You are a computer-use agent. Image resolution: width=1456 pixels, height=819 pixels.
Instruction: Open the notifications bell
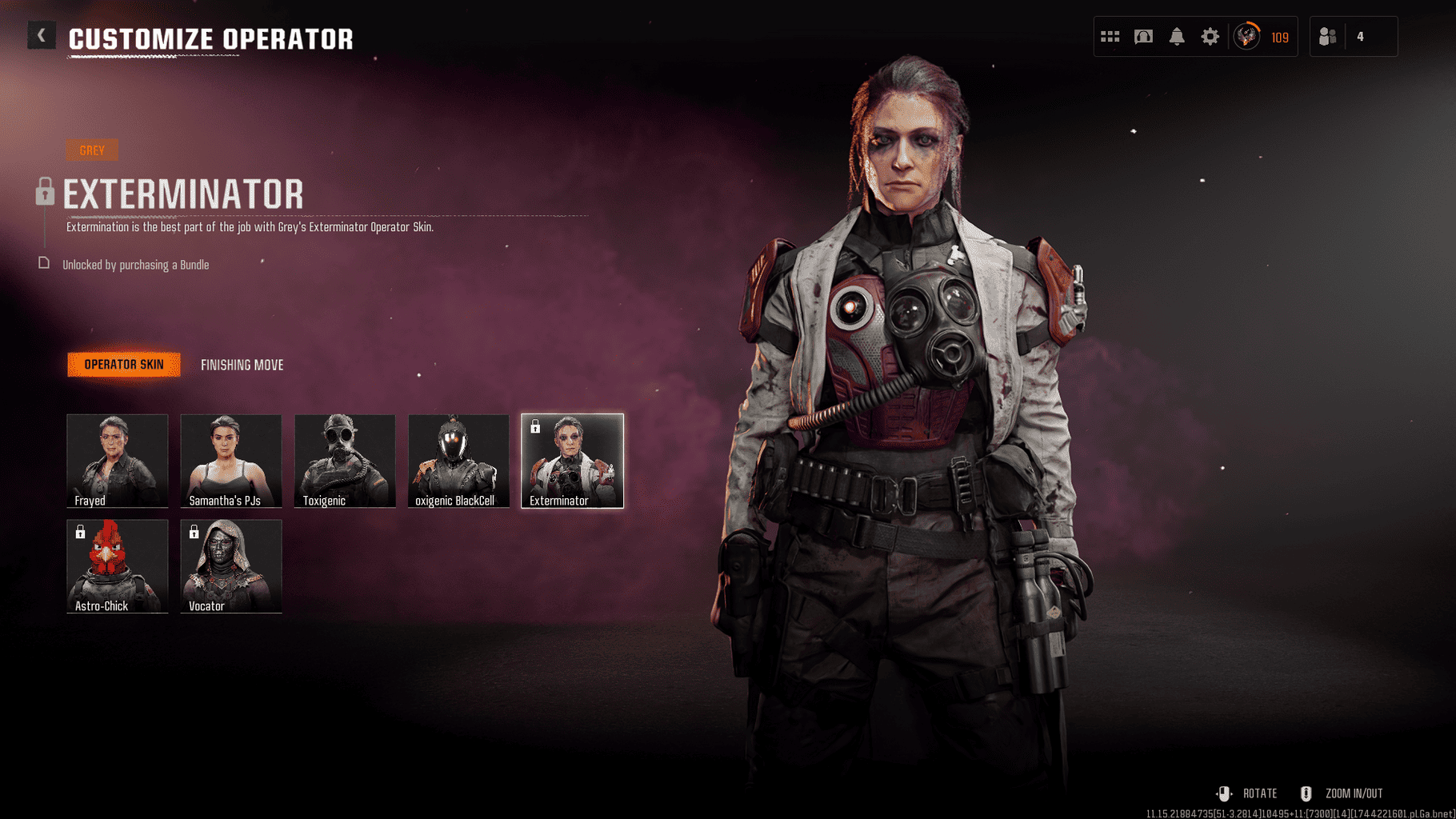[x=1177, y=37]
